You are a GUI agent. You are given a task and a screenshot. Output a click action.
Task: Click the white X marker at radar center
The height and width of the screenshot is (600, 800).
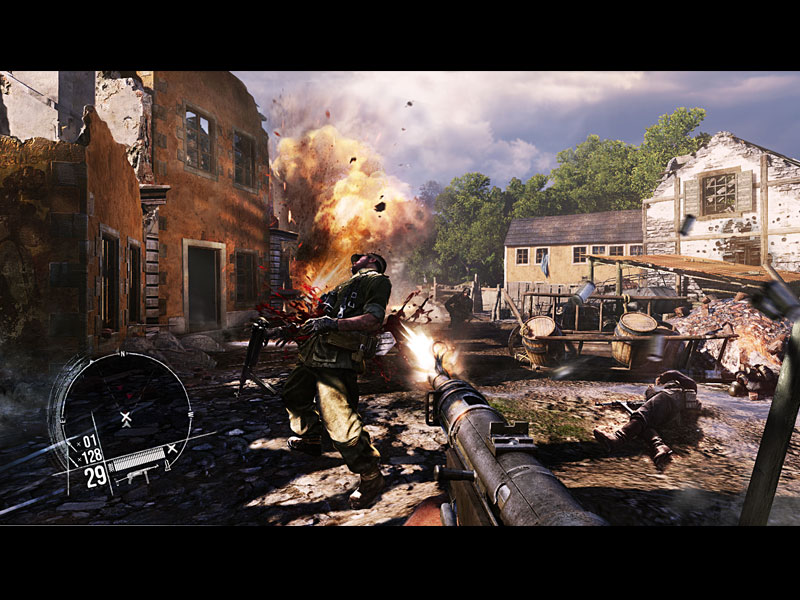click(125, 416)
